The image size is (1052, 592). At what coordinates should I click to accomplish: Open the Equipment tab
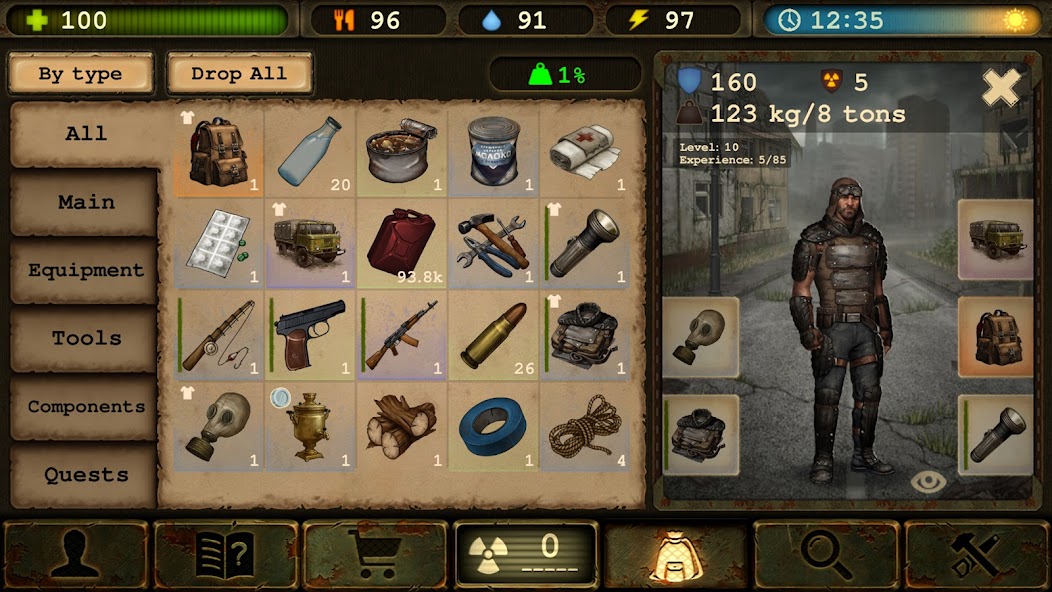point(85,270)
